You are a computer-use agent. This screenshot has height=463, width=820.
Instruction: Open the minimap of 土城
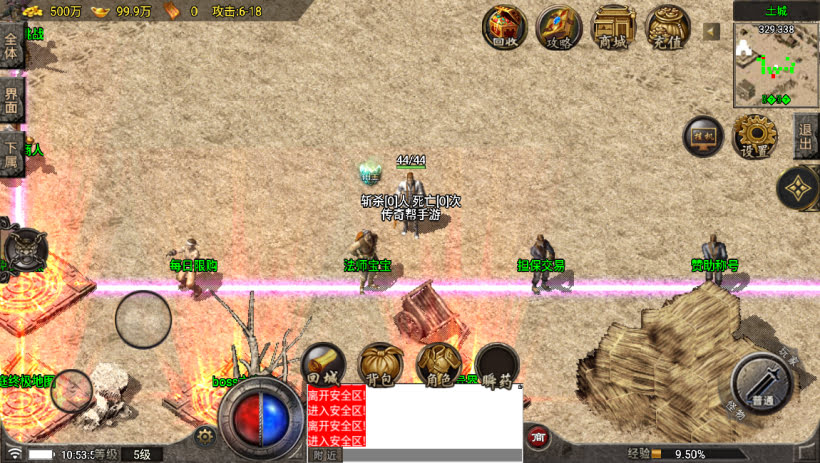(x=776, y=64)
